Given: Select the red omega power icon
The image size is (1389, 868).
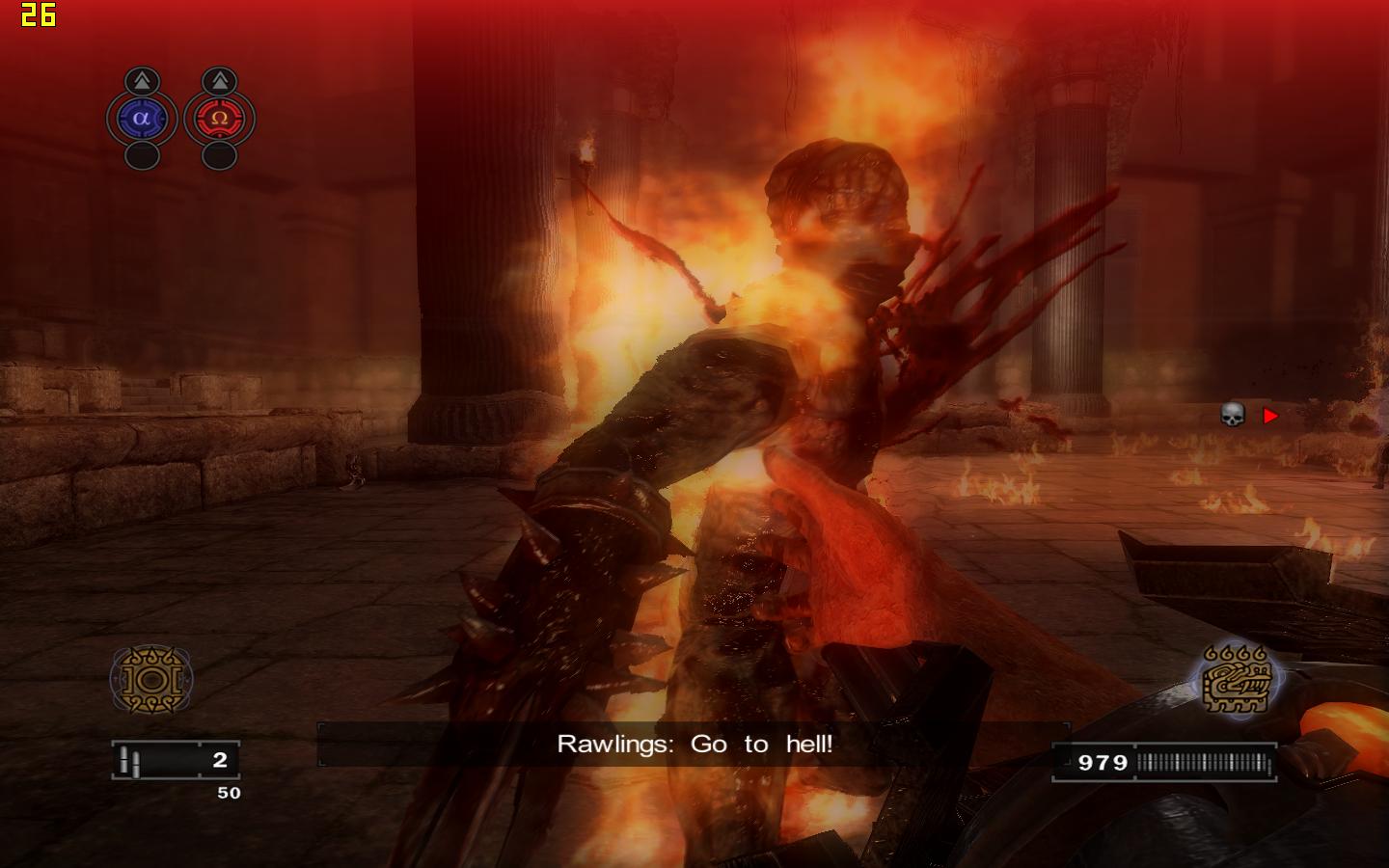Looking at the screenshot, I should pos(219,119).
